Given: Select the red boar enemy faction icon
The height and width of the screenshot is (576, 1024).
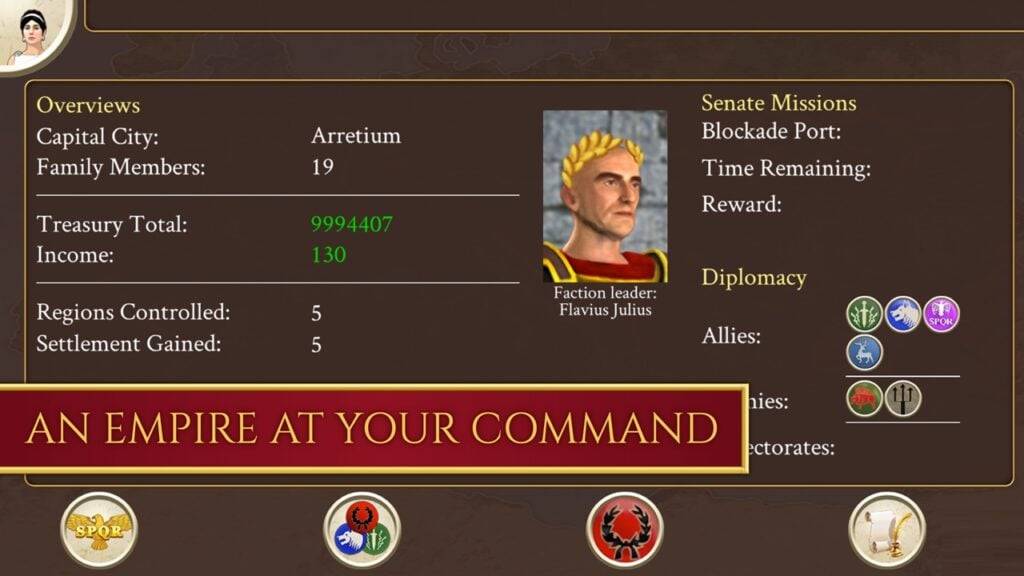Looking at the screenshot, I should 865,398.
